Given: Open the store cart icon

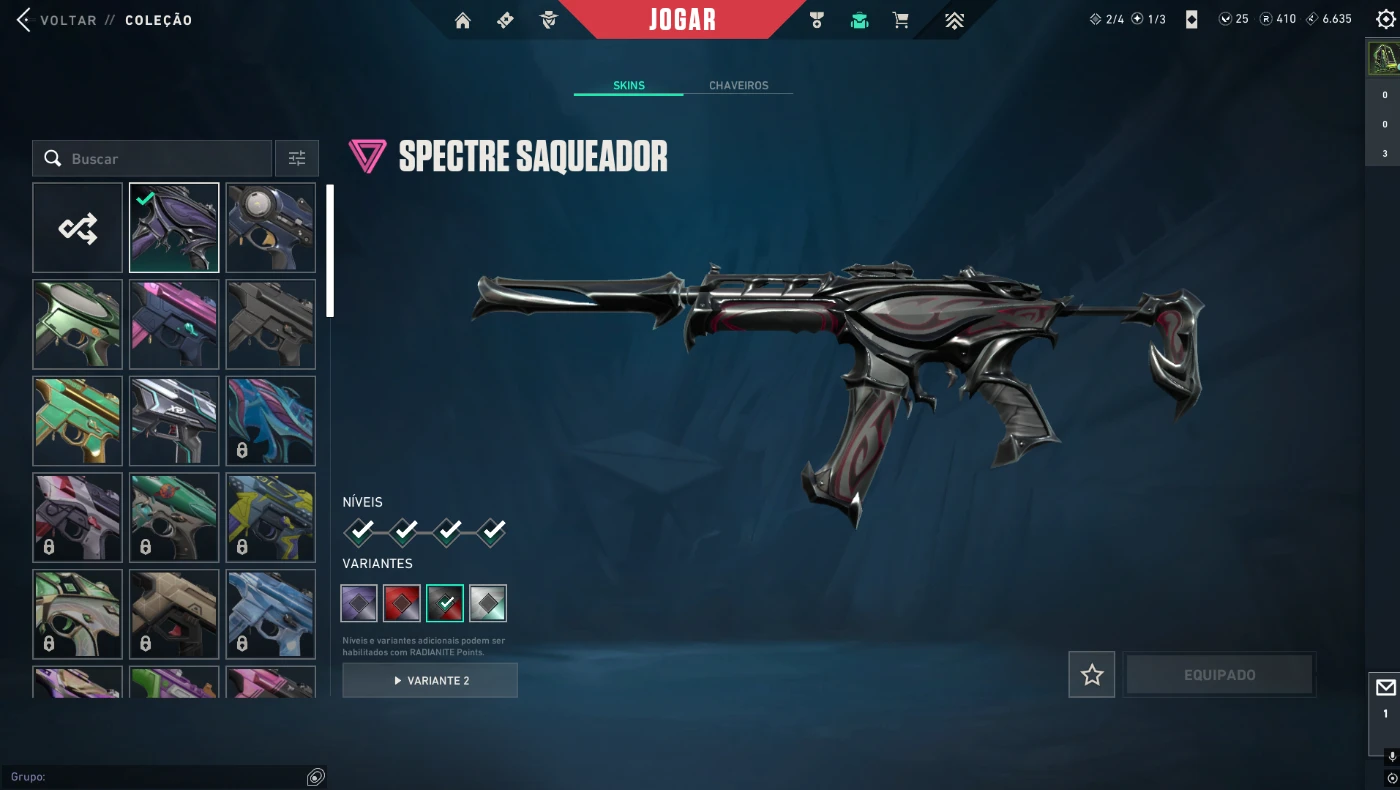Looking at the screenshot, I should (901, 20).
